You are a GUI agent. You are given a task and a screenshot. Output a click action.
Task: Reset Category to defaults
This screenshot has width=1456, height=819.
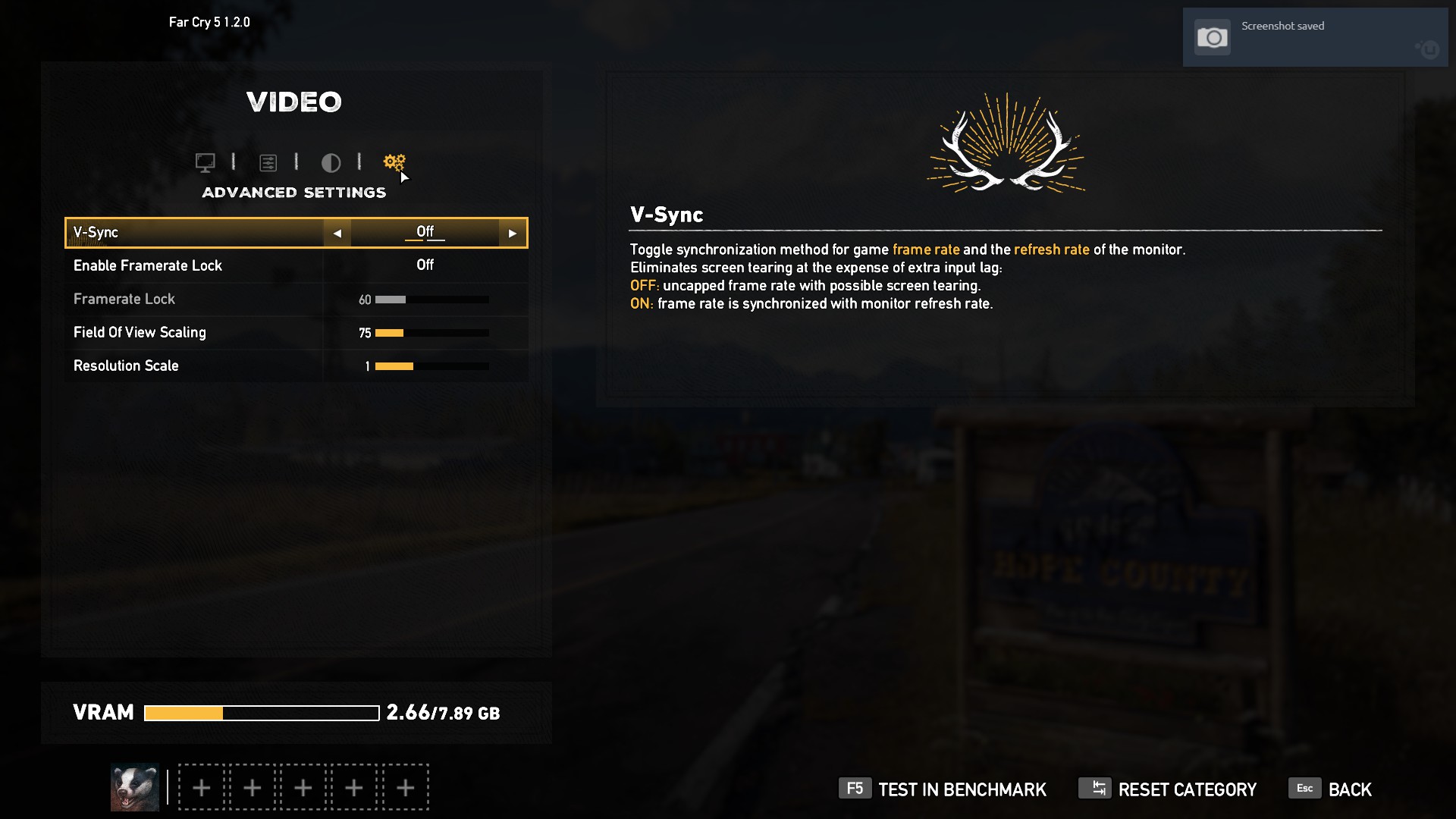(x=1168, y=789)
